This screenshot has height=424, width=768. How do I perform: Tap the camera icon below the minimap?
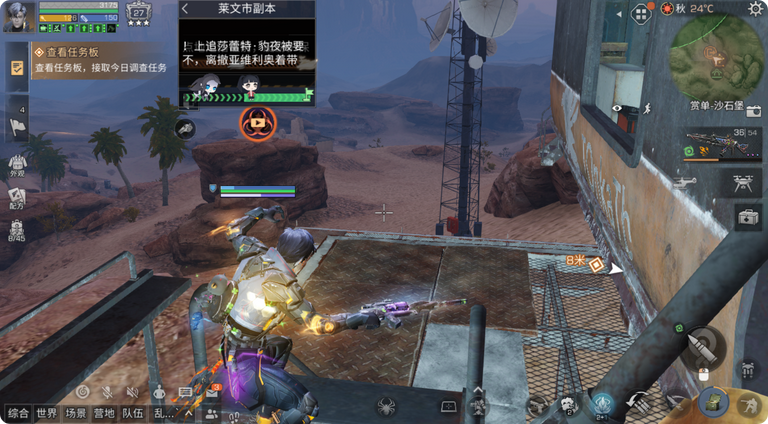752,109
